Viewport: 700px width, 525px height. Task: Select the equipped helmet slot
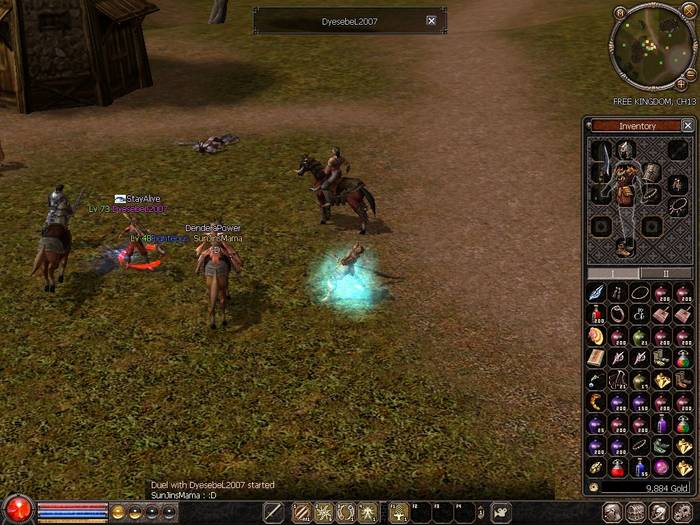(628, 150)
